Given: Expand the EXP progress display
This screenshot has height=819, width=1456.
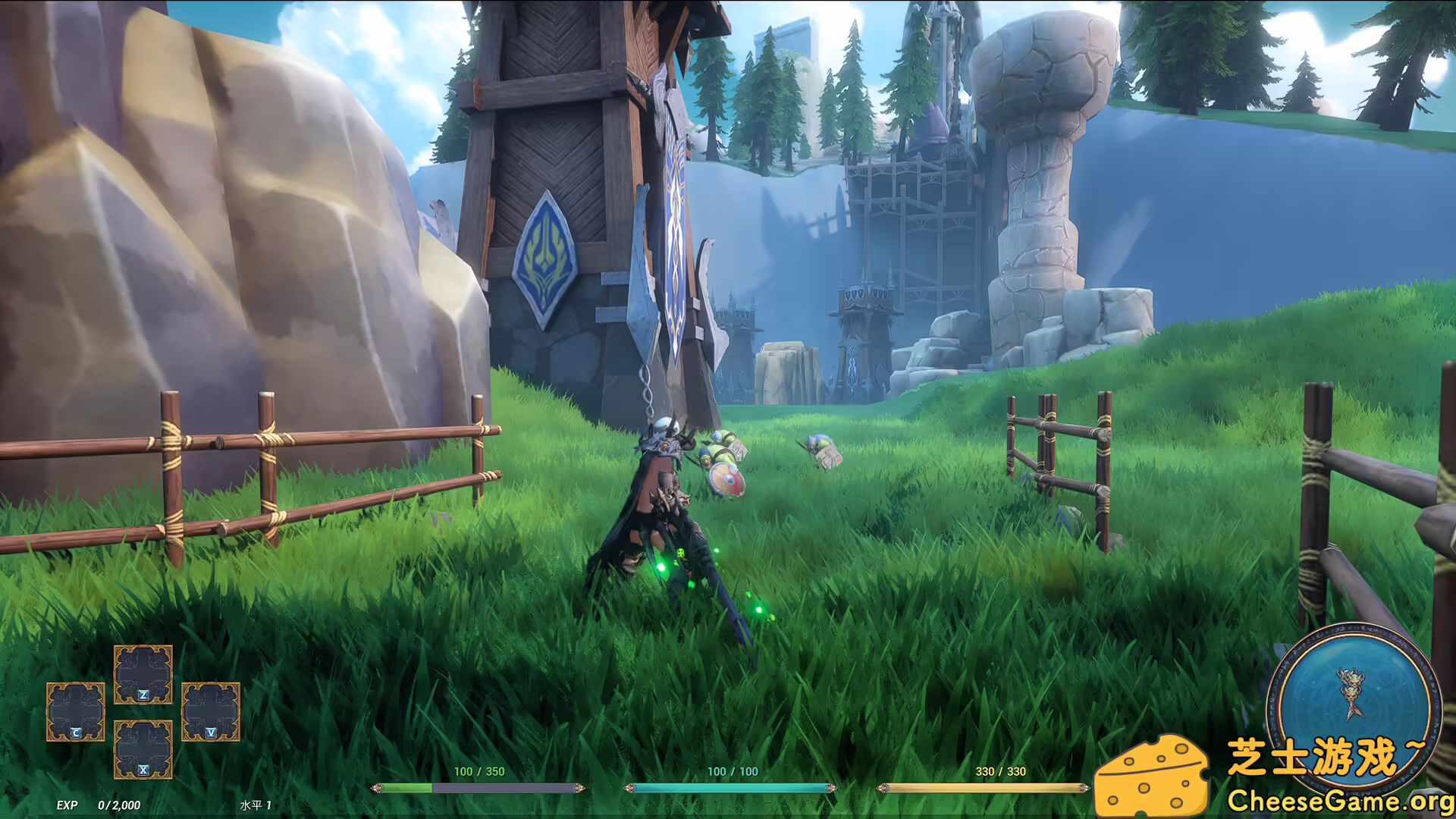Looking at the screenshot, I should tap(99, 806).
